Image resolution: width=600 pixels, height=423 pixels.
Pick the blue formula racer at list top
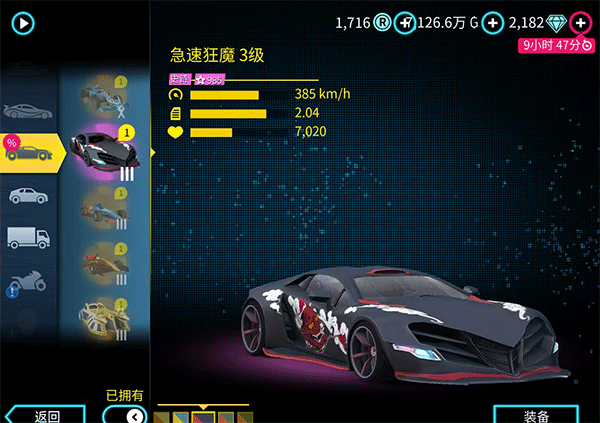tap(104, 93)
